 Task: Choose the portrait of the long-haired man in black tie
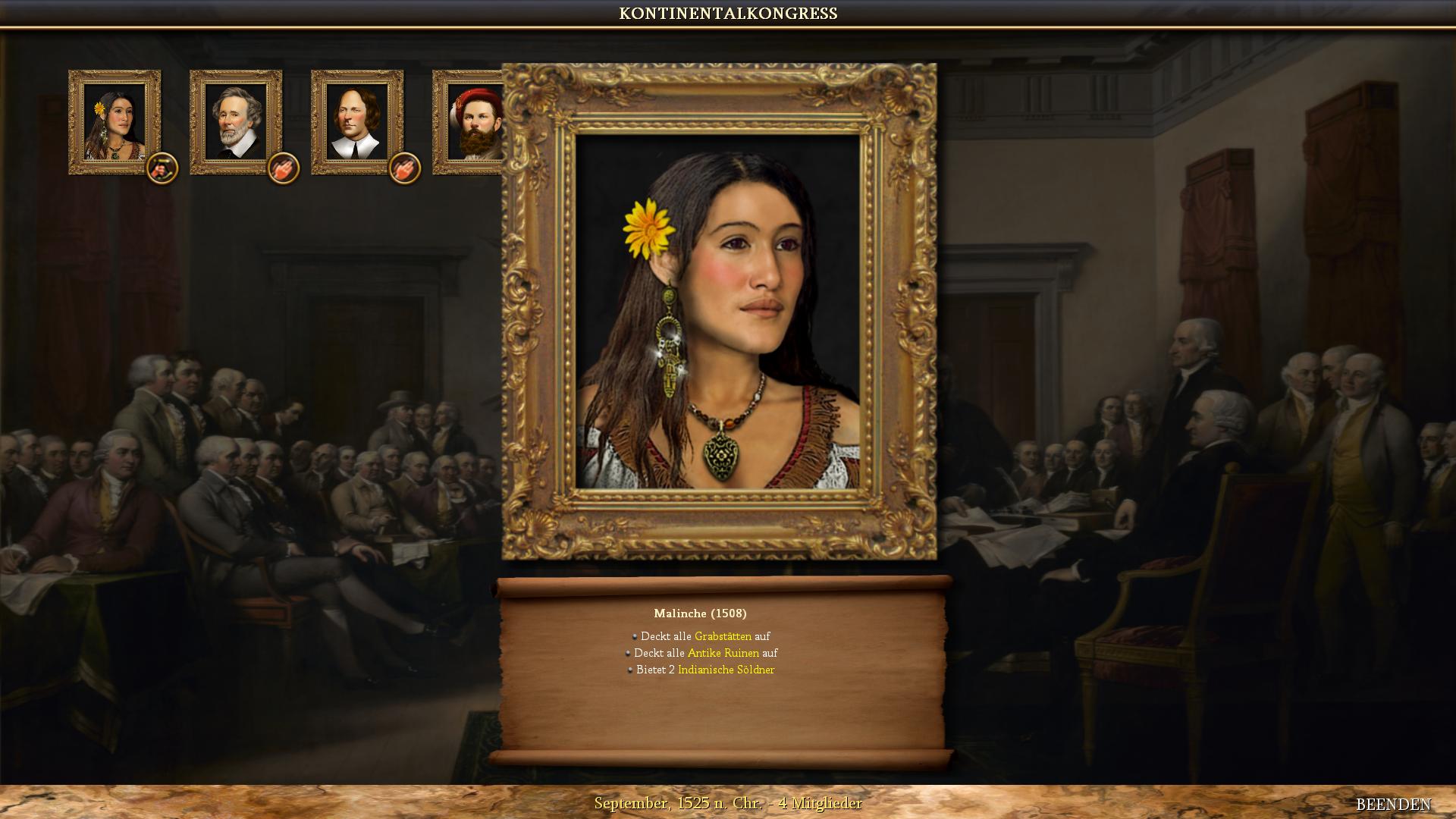point(357,121)
